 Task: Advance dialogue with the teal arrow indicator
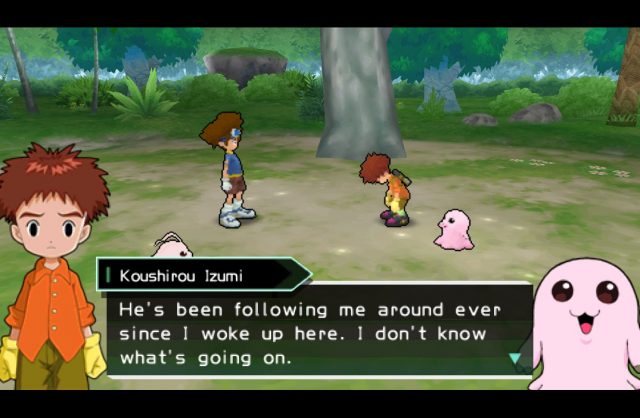(515, 357)
